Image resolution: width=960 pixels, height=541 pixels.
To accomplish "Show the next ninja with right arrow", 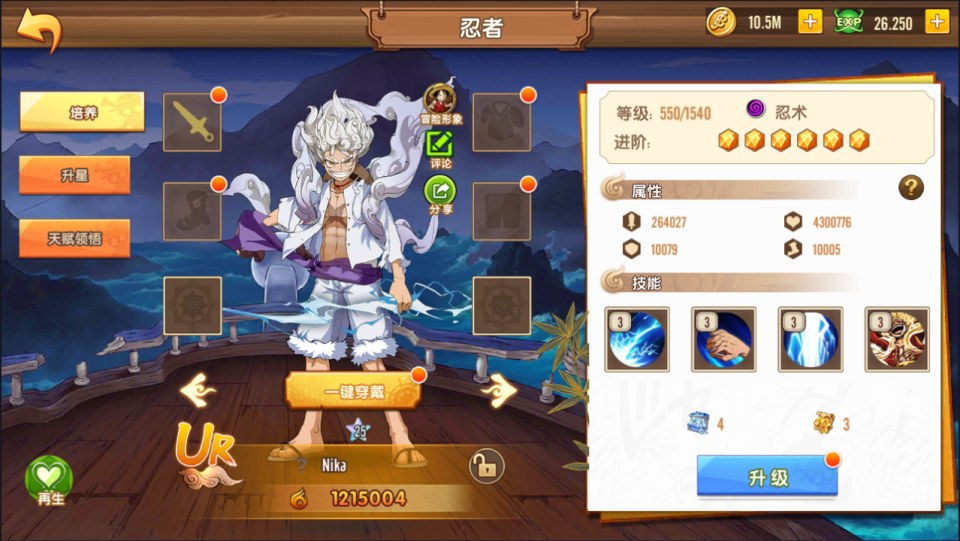I will (499, 390).
